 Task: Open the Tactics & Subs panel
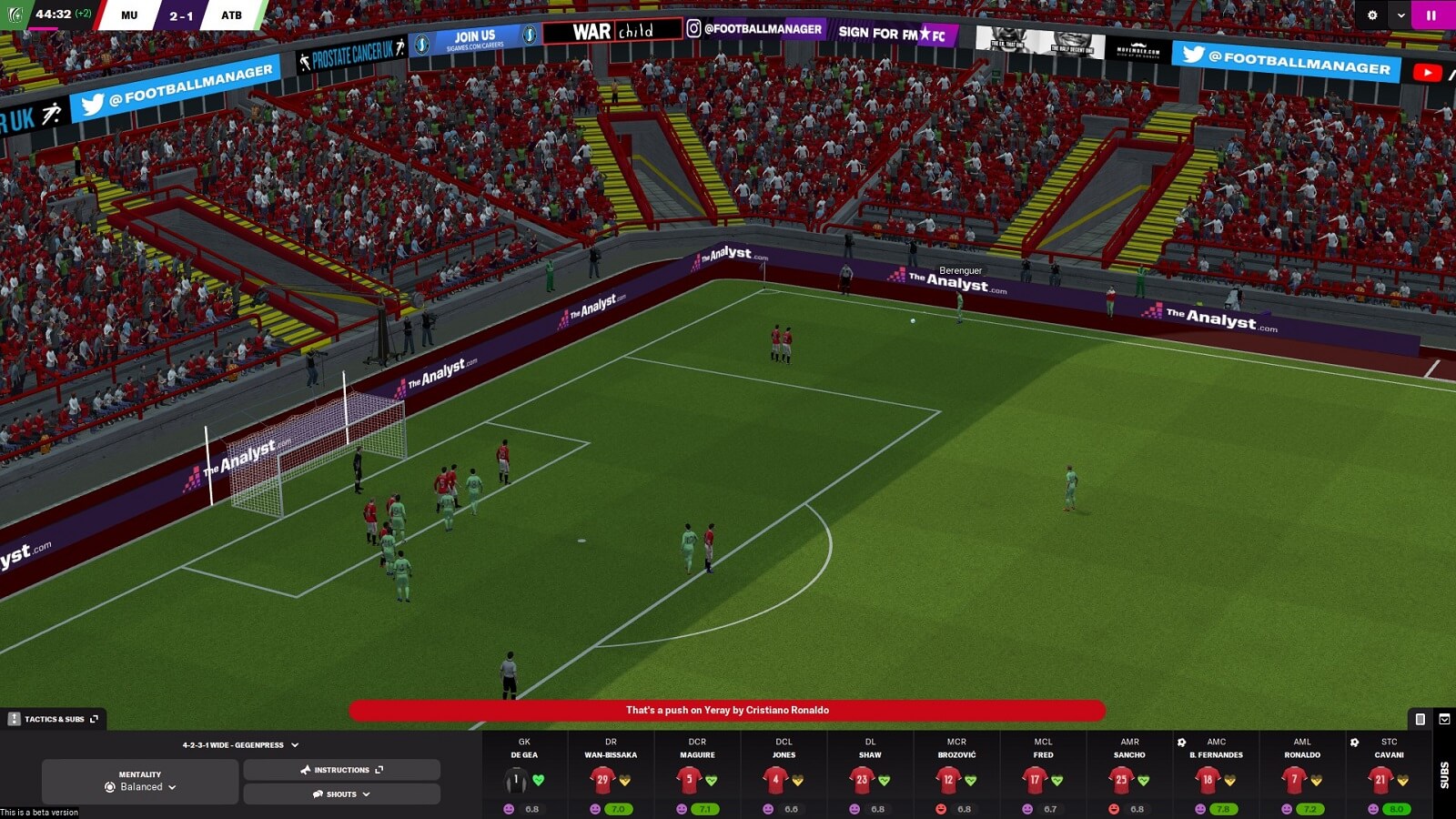(55, 719)
